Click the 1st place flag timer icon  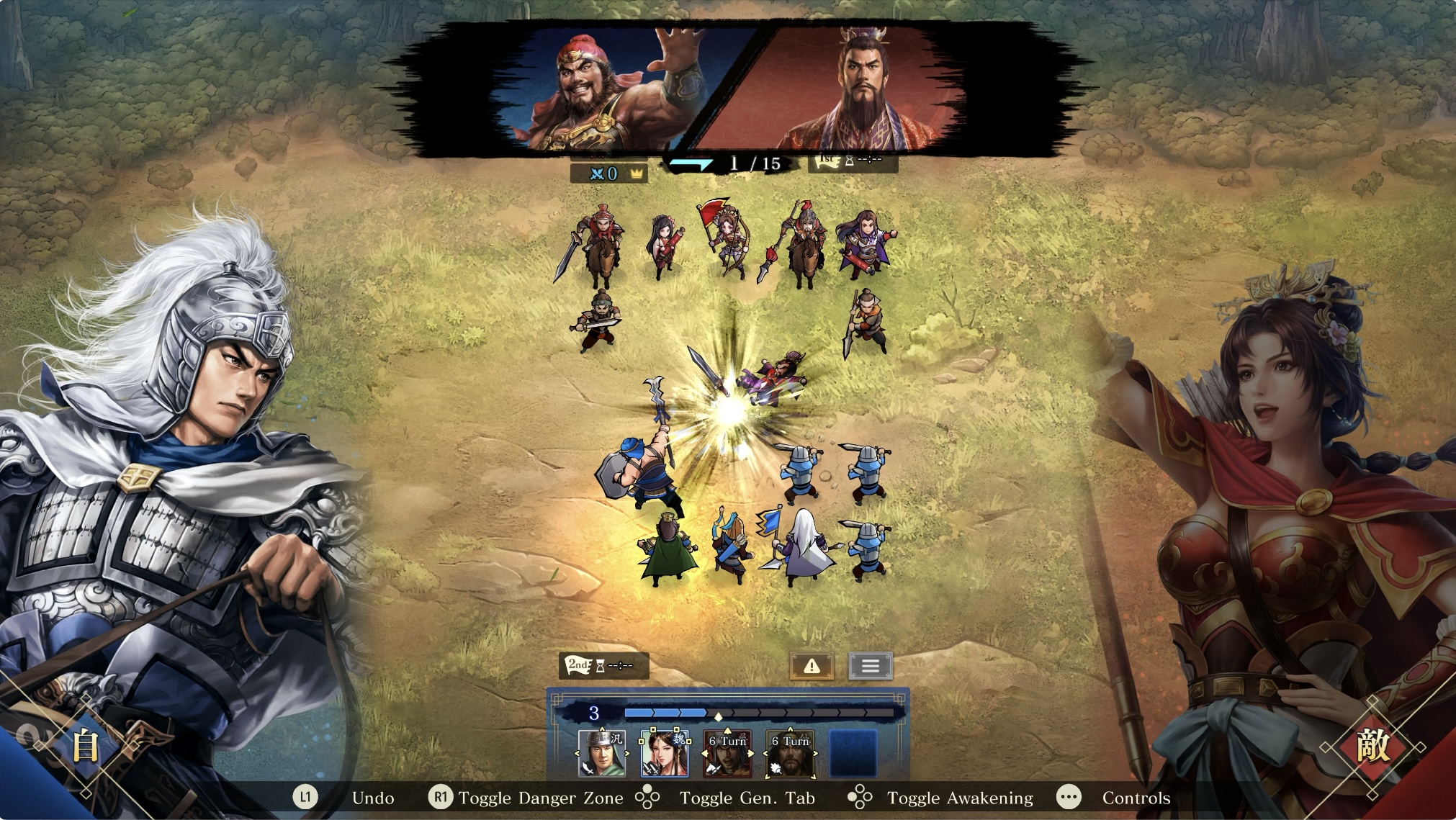click(x=828, y=161)
